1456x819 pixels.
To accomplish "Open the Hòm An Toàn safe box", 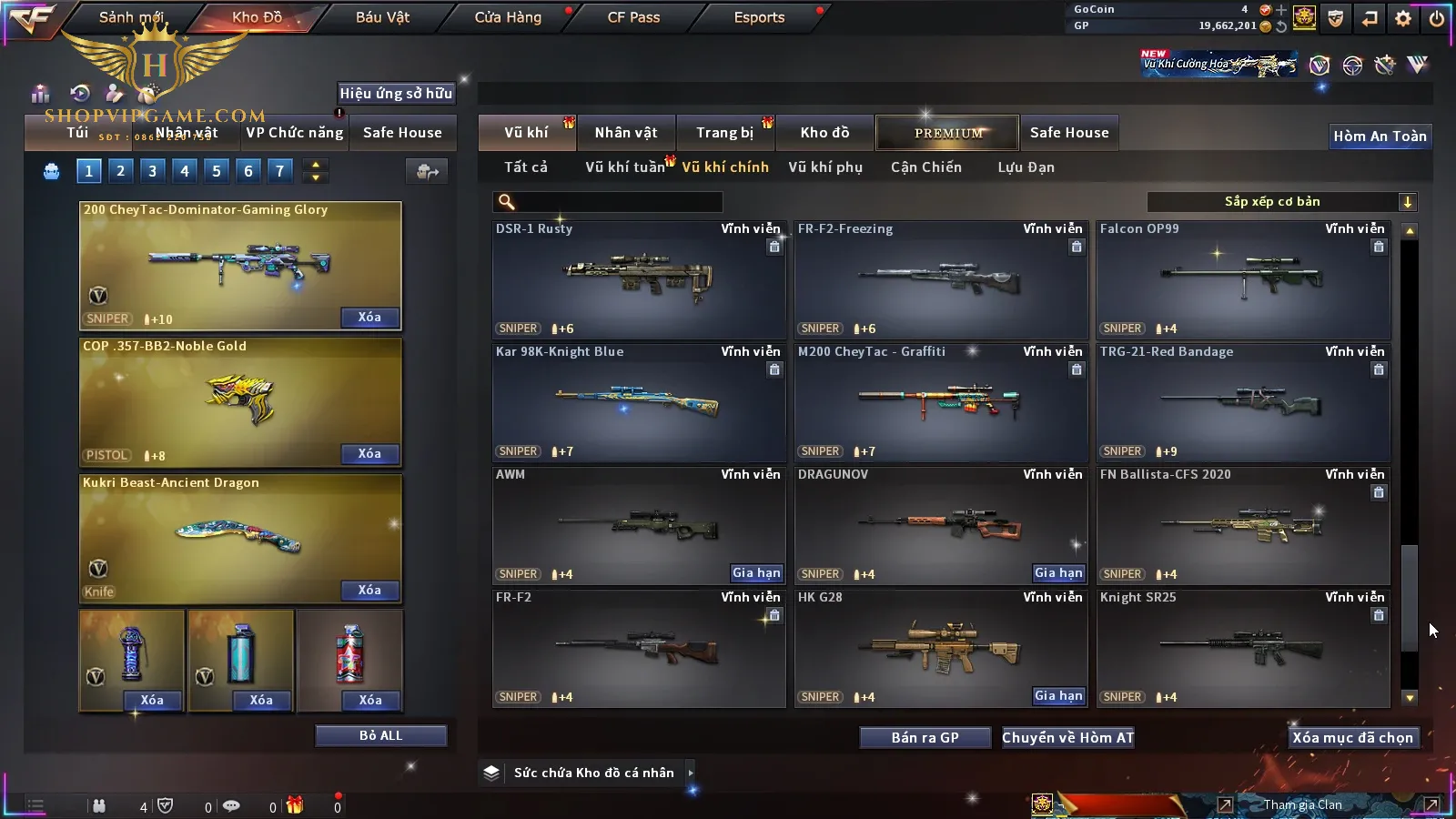I will [x=1380, y=136].
